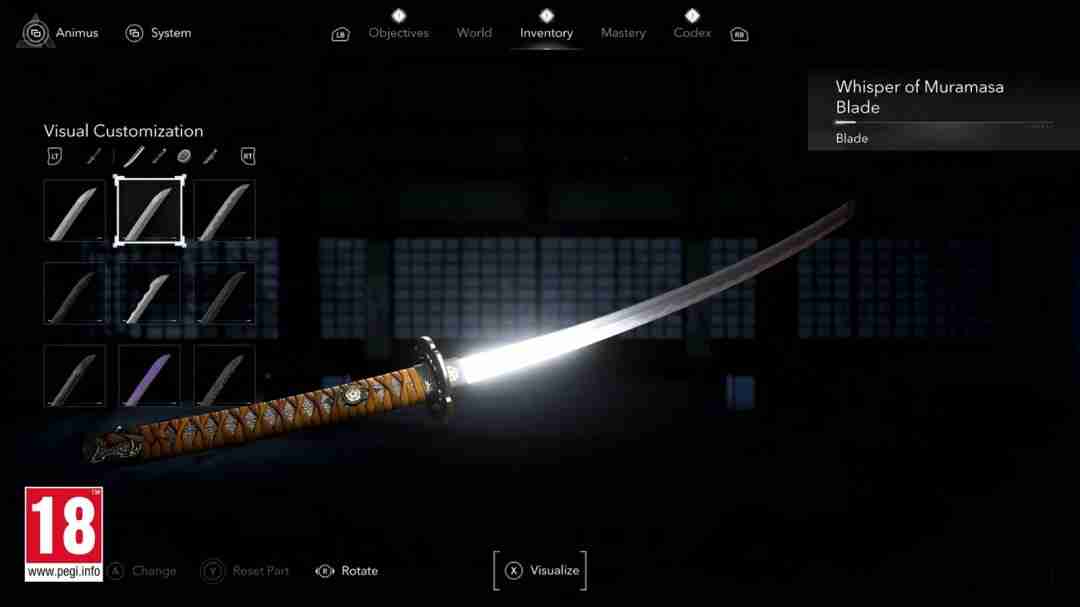Screen dimensions: 1080x607
Task: Switch to the World tab
Action: click(x=474, y=33)
